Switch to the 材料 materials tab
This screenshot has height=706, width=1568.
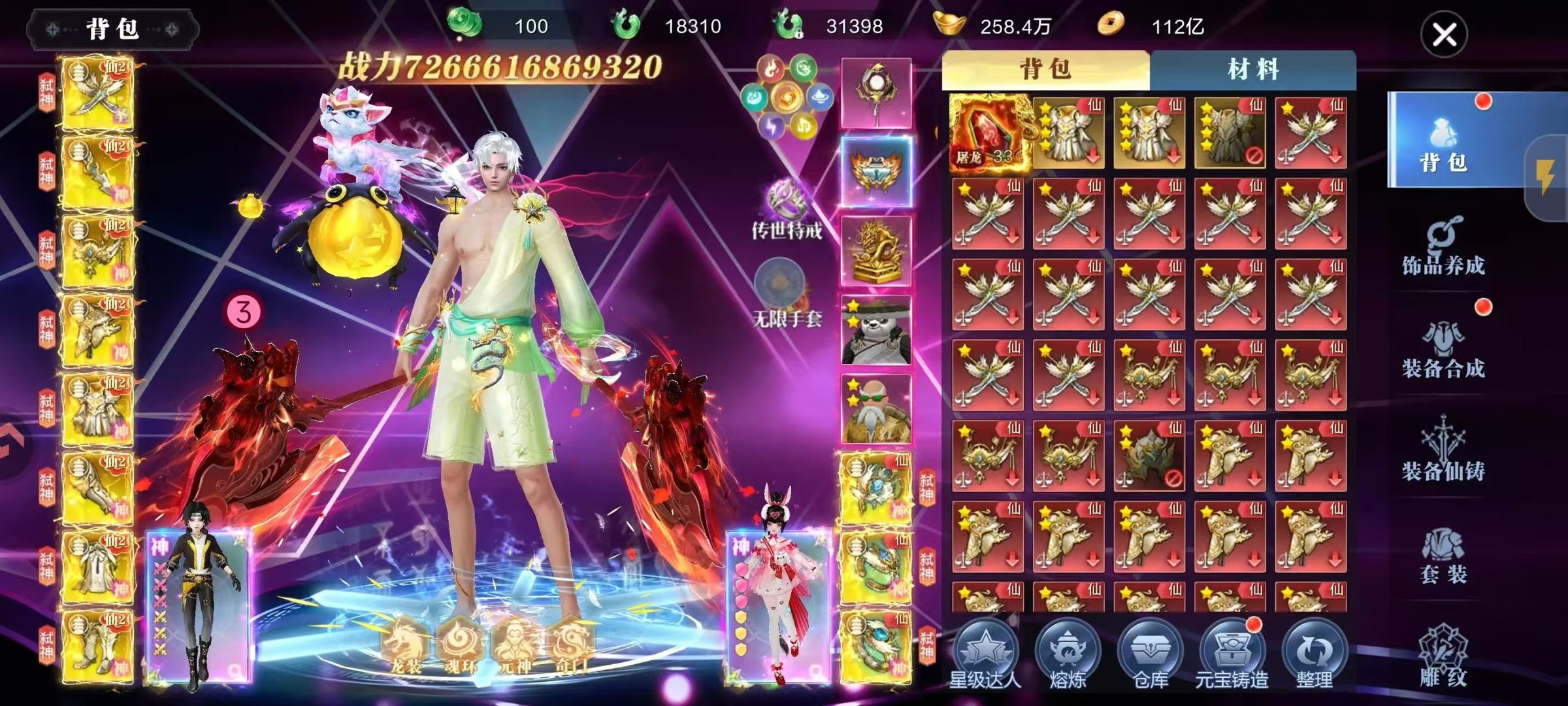1252,70
